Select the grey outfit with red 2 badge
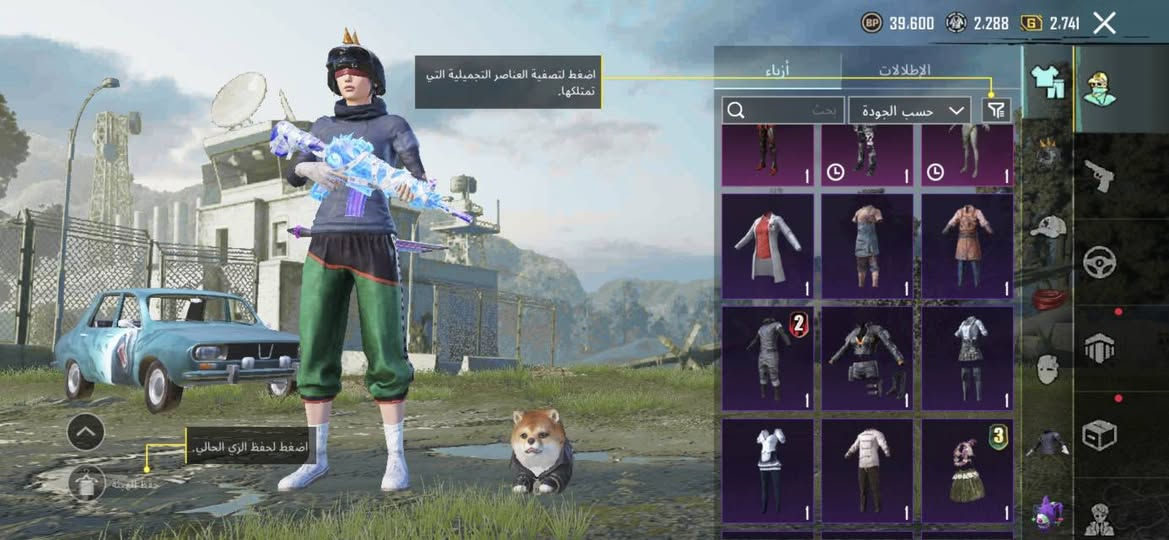 (767, 358)
